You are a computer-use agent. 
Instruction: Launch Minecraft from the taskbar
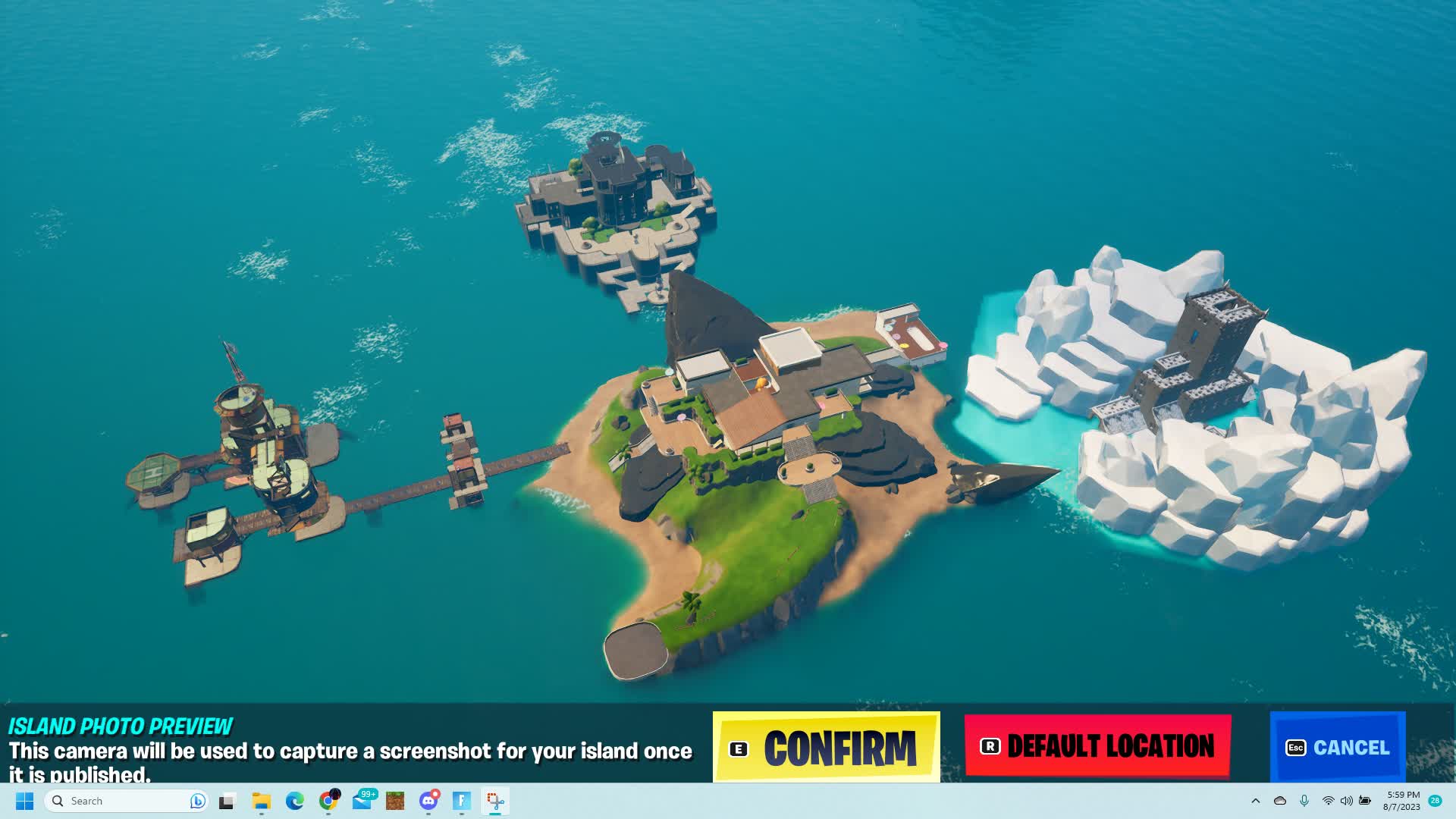click(394, 801)
